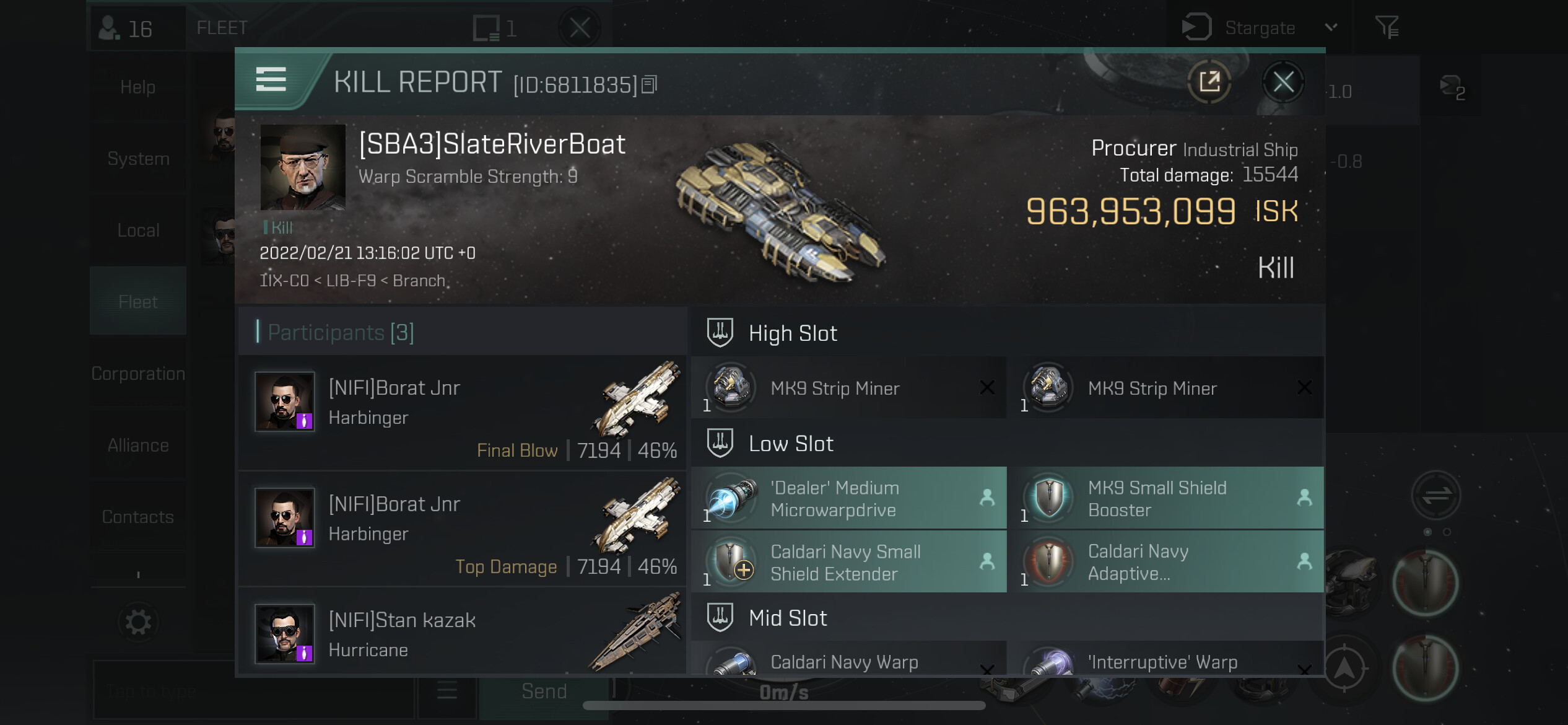Screen dimensions: 1568x725
Task: Close the Fleet chat panel
Action: pos(580,28)
